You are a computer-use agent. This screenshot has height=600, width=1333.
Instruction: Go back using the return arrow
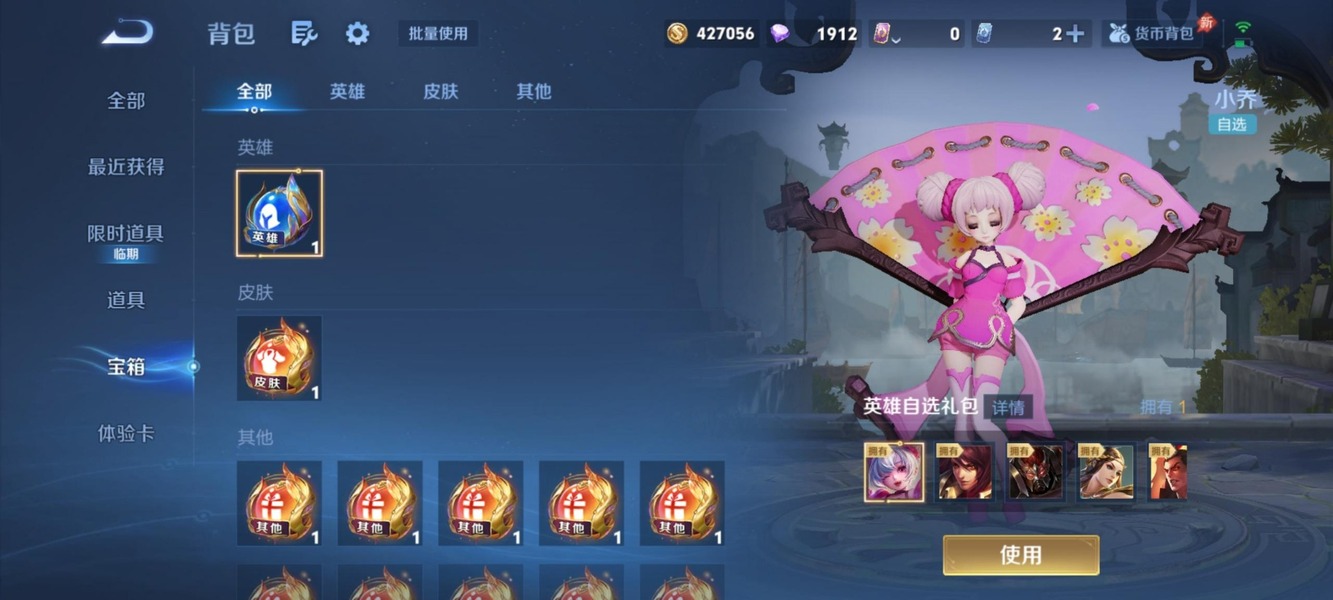click(x=127, y=33)
